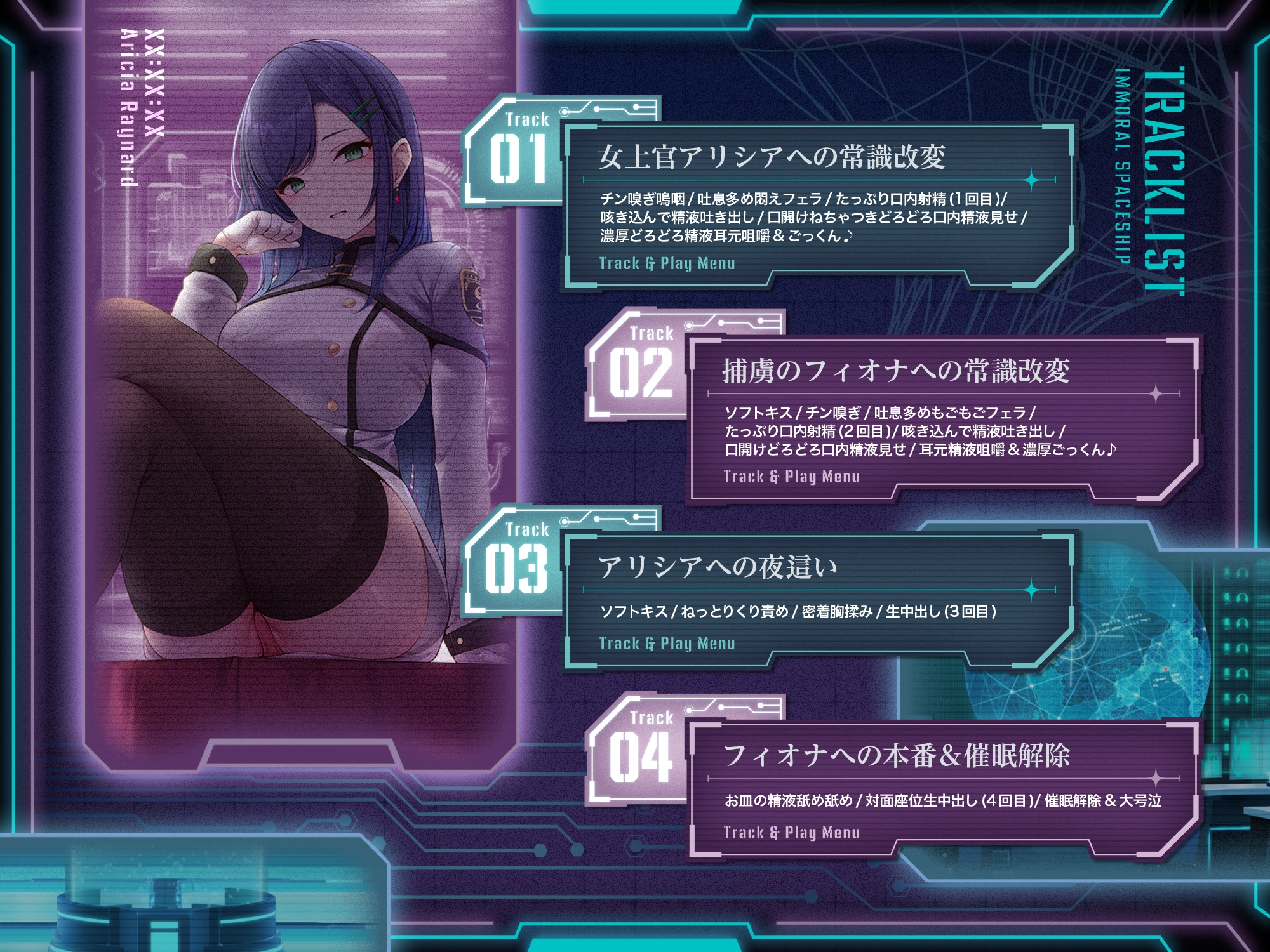
Task: Choose the Track 03 entry
Action: coord(718,567)
